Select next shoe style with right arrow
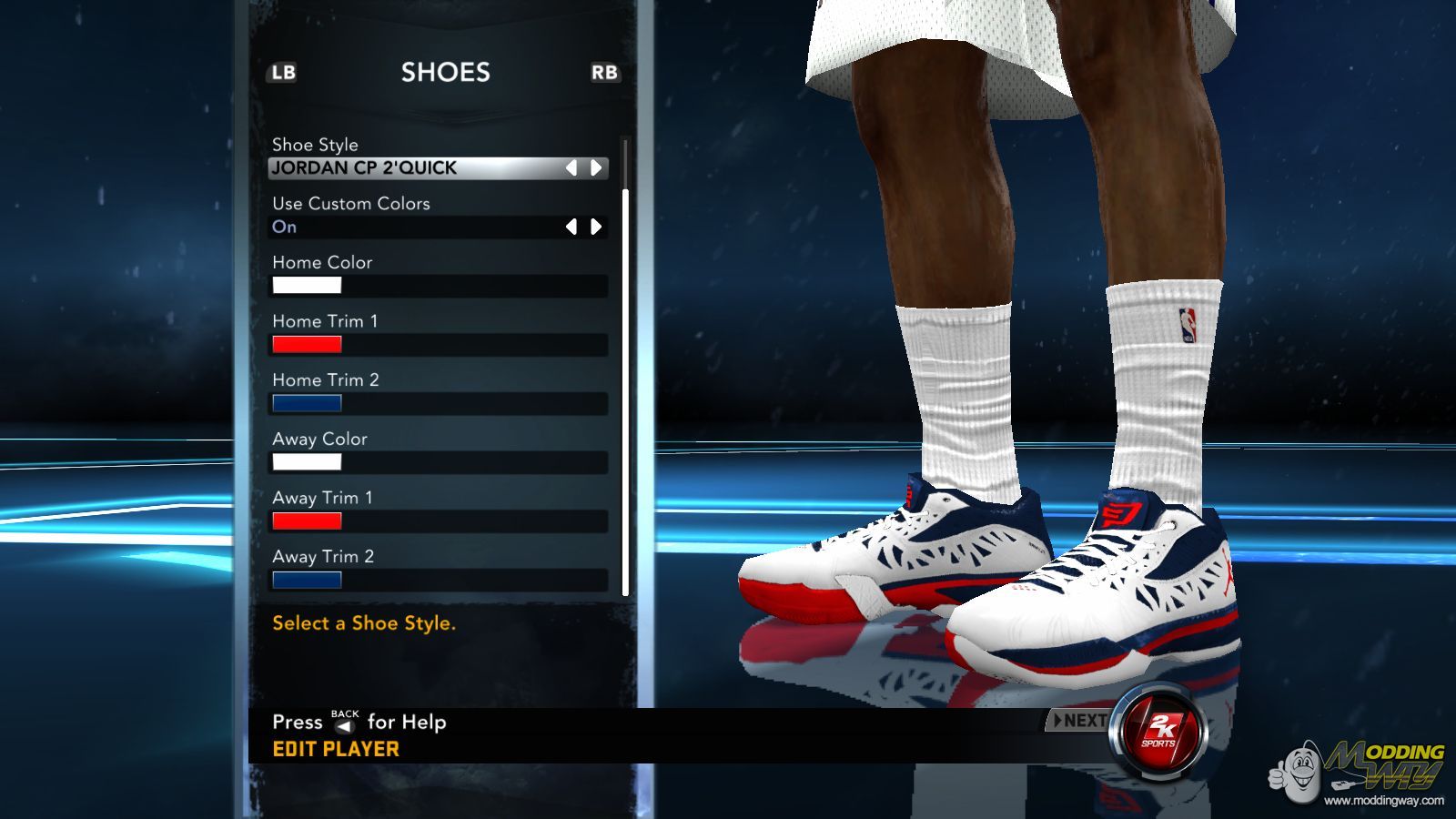 (596, 167)
